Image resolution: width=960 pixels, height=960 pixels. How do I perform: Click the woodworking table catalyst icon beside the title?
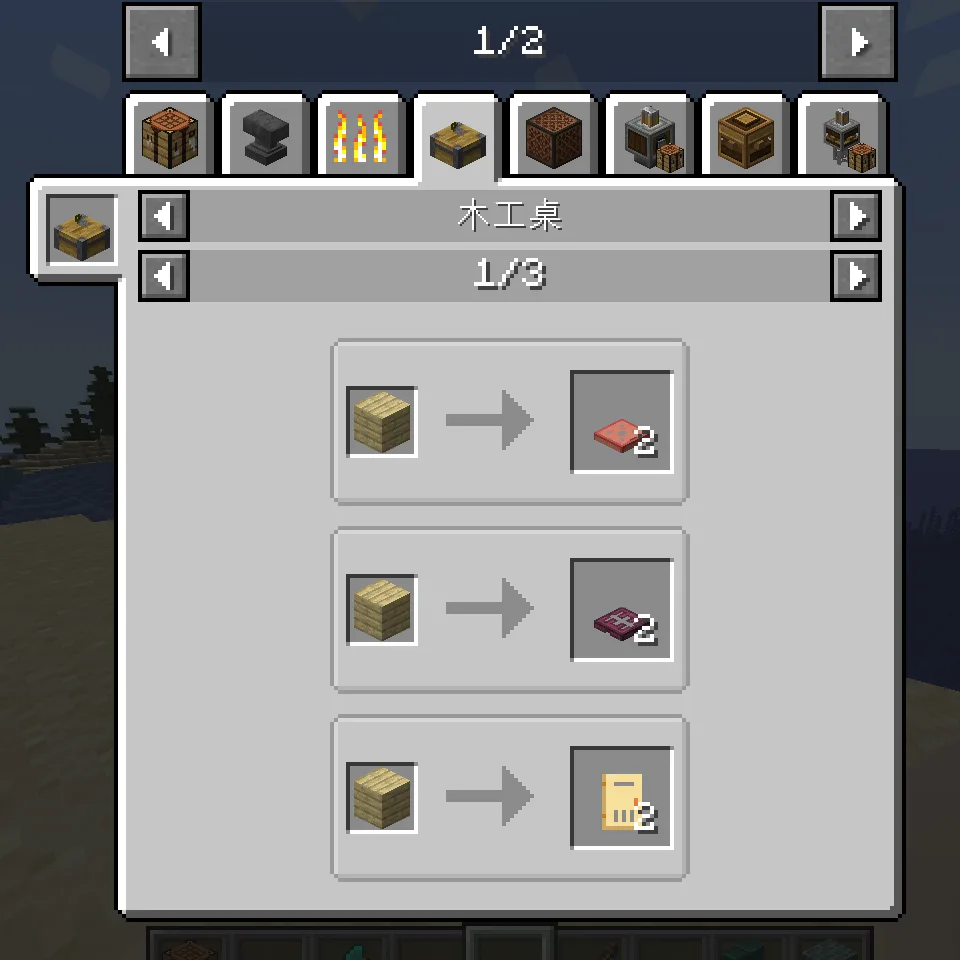(82, 230)
